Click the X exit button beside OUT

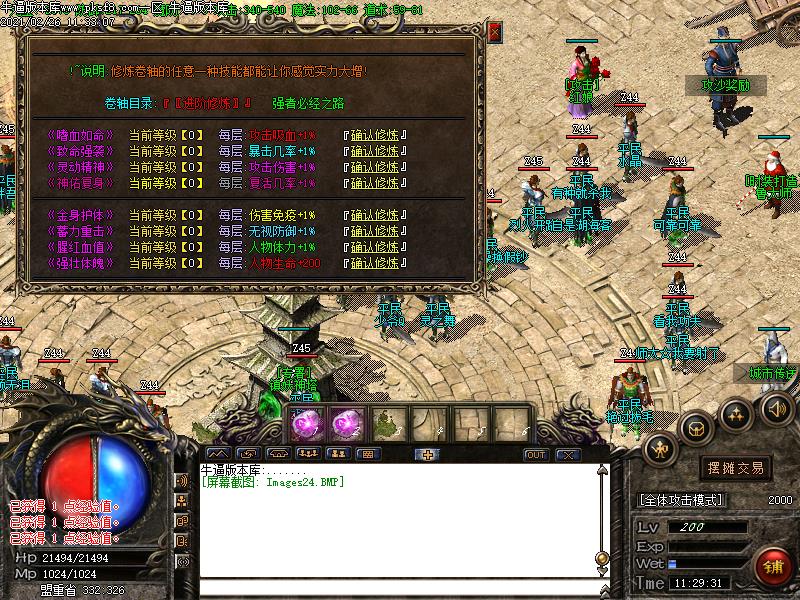point(568,455)
